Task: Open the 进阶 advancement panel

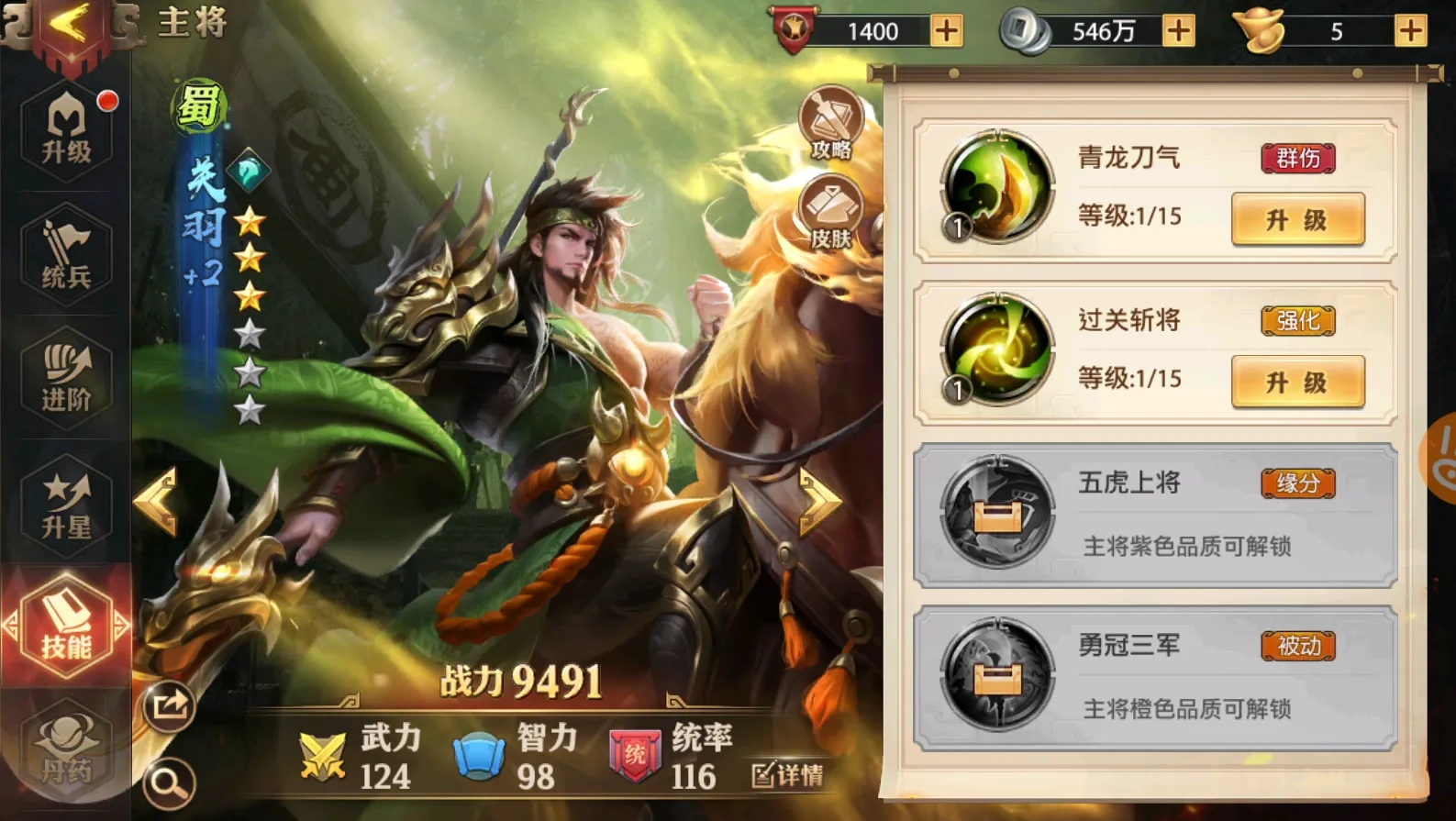Action: [65, 379]
